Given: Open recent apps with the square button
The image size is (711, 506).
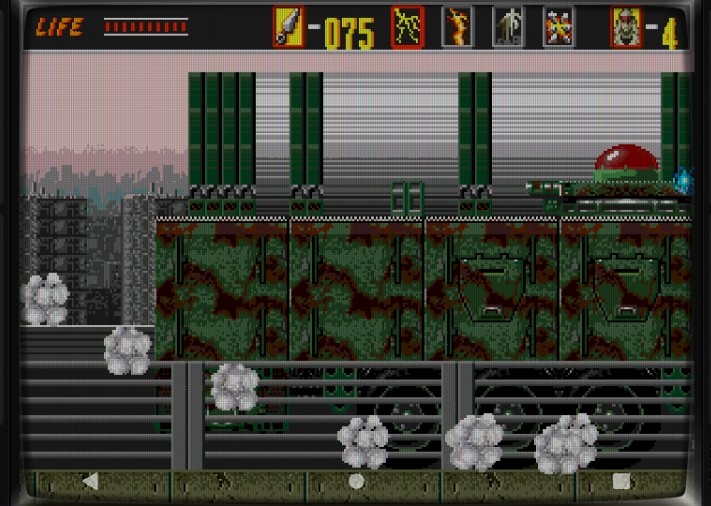Looking at the screenshot, I should pos(621,481).
